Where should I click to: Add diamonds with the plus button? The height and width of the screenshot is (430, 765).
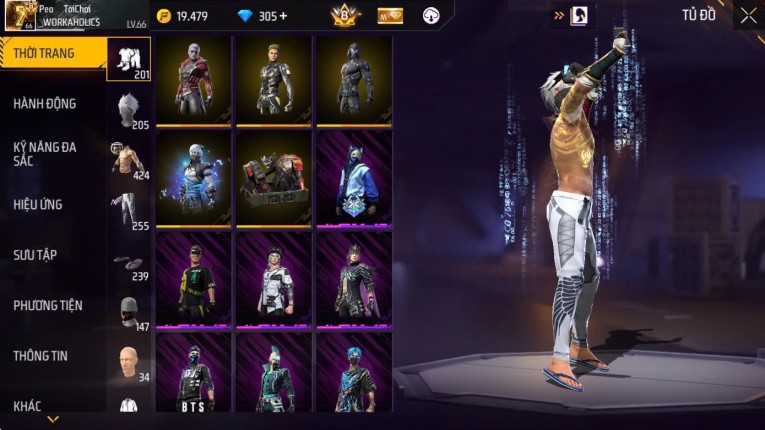(x=283, y=16)
